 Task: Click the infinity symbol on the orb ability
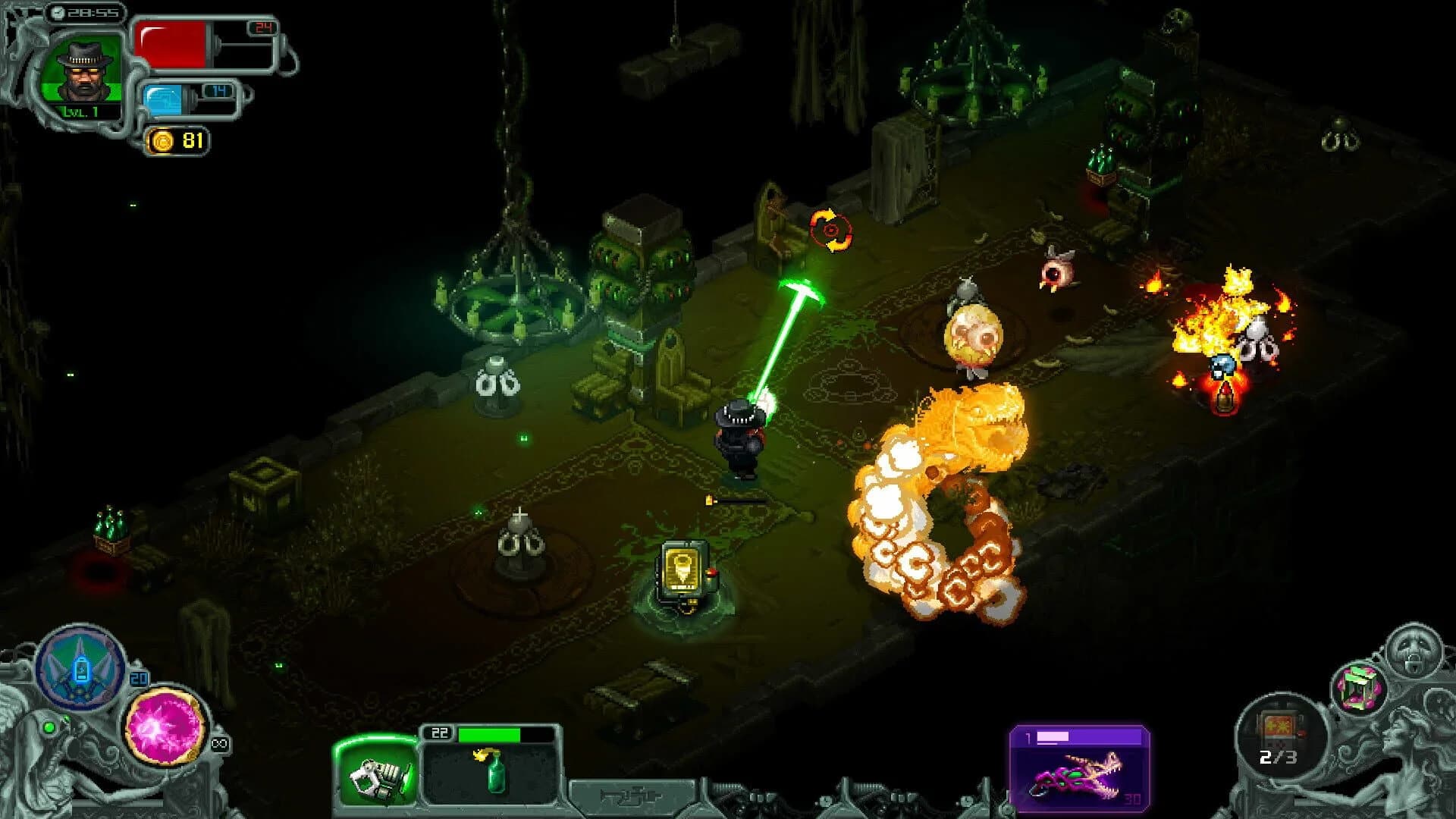(220, 743)
